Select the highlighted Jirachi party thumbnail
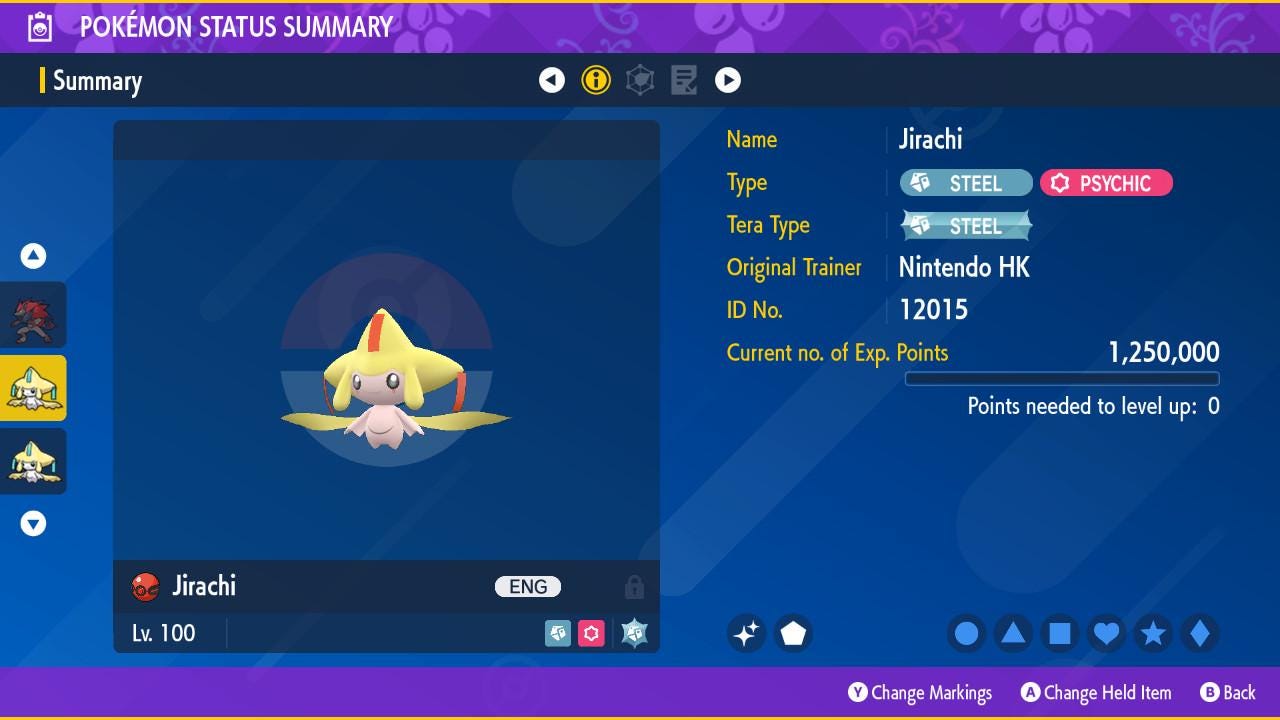This screenshot has width=1280, height=720. (33, 388)
